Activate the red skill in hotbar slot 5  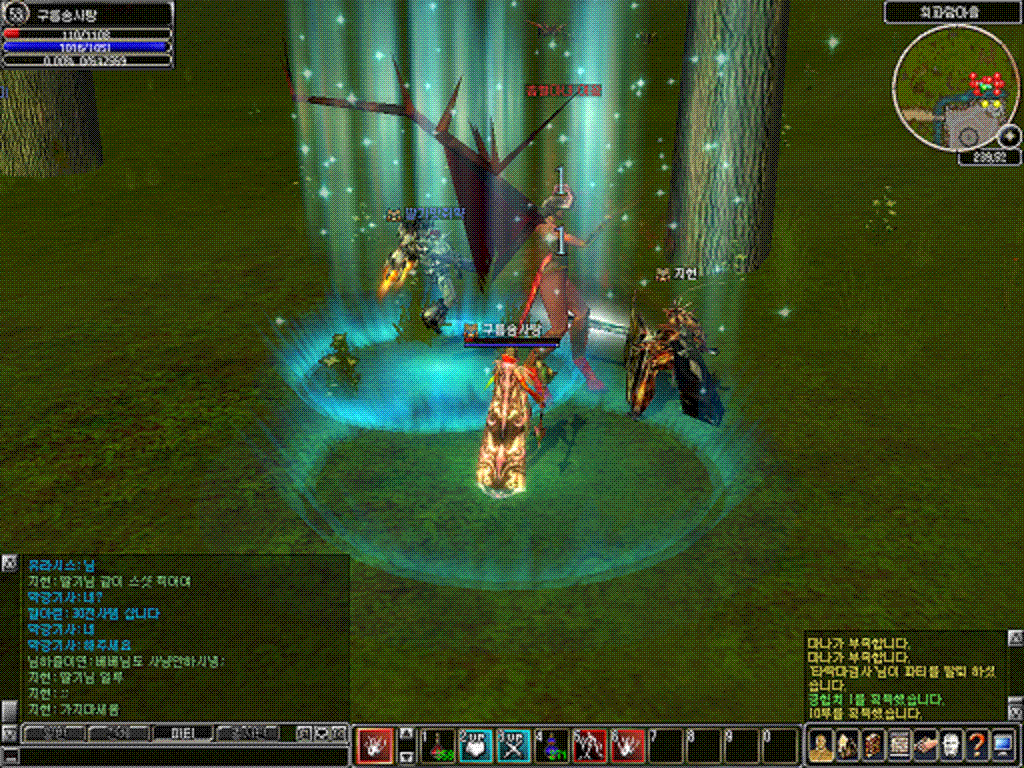click(590, 745)
